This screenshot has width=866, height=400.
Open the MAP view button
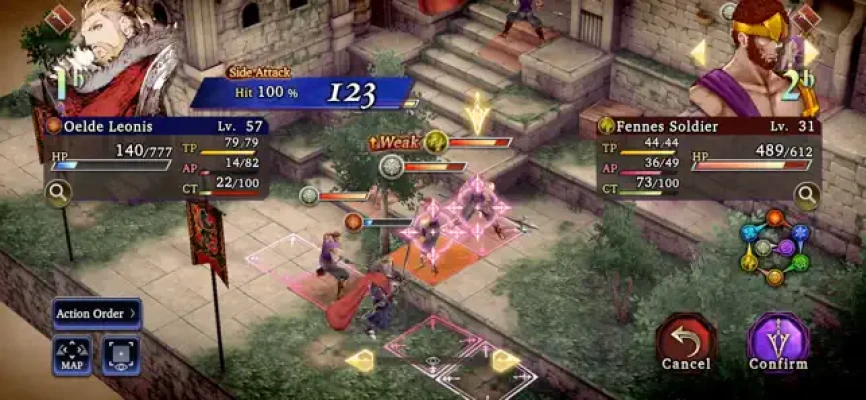click(x=72, y=355)
